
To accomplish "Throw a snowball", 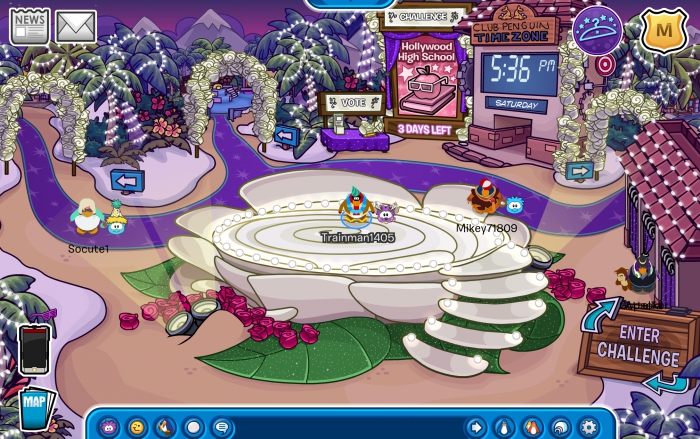I will point(194,427).
